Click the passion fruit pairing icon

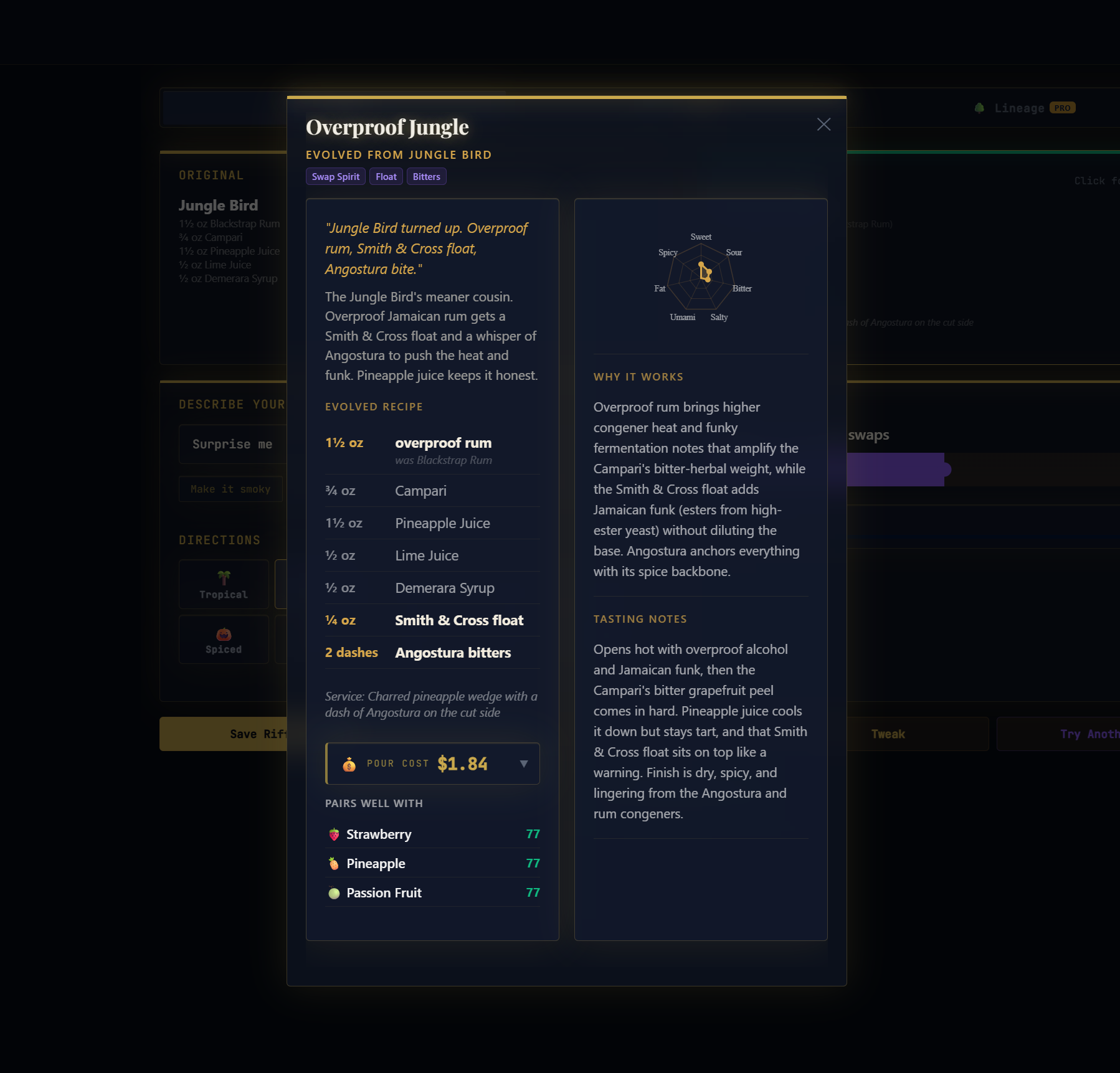click(x=333, y=892)
